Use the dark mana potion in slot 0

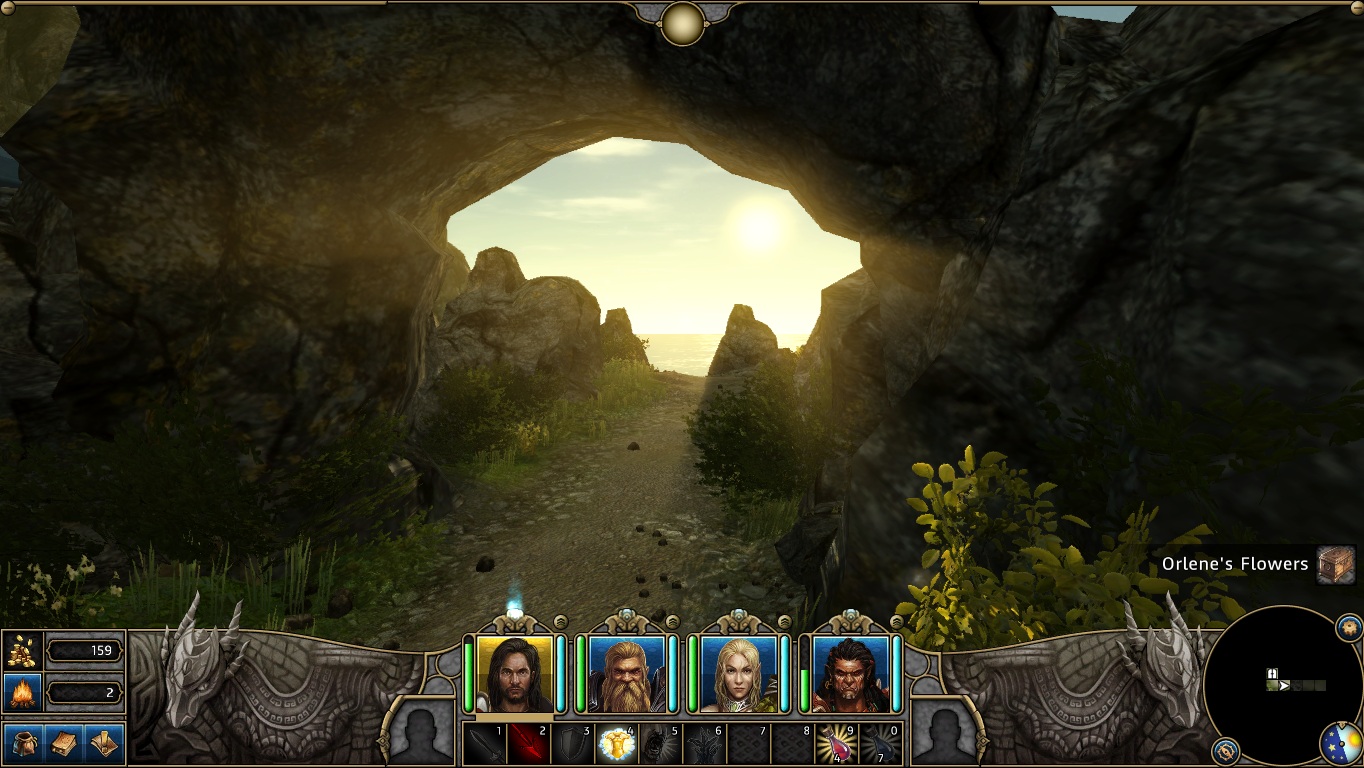(x=880, y=744)
